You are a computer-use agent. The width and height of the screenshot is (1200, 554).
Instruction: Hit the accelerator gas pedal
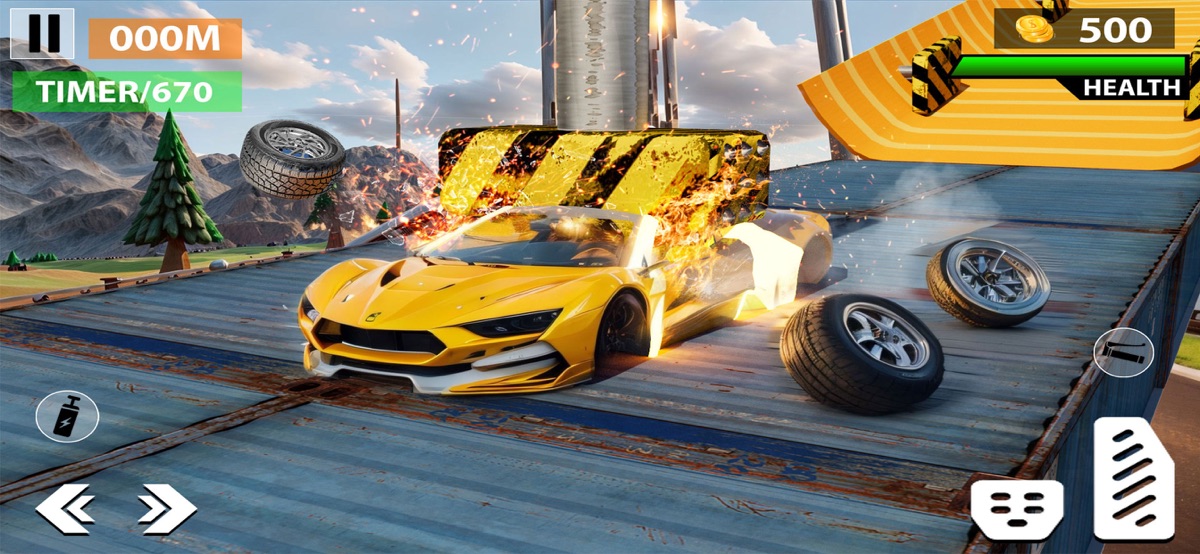[x=1133, y=479]
